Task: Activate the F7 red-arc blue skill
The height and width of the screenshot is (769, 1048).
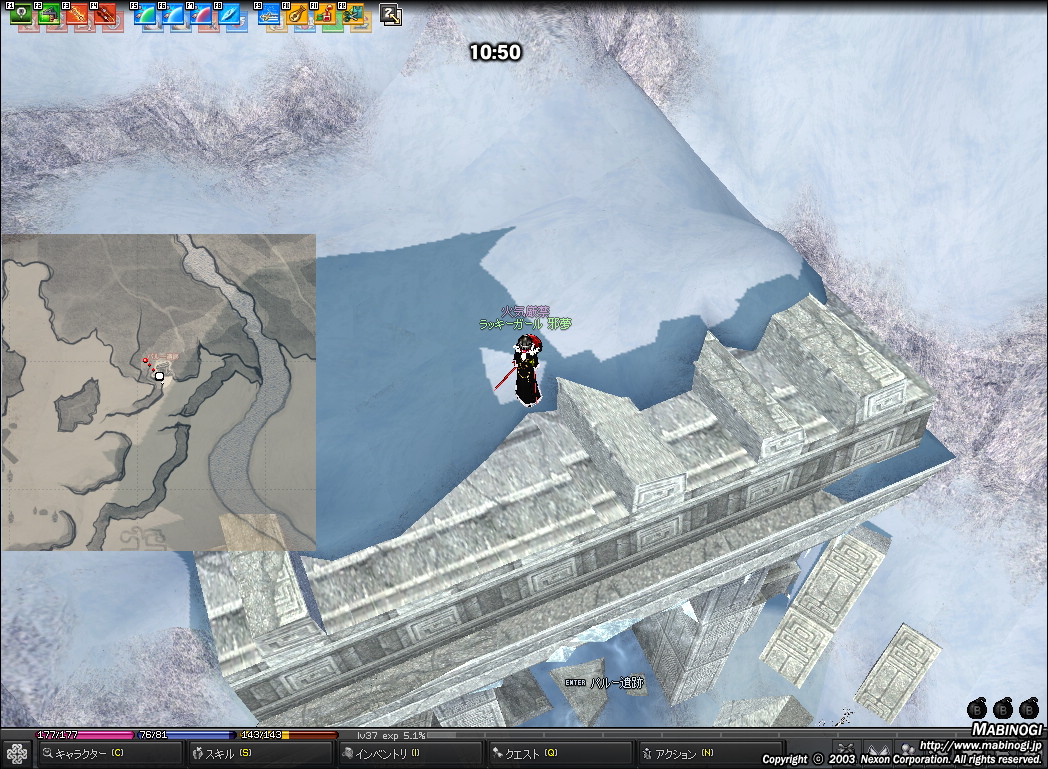Action: 203,15
